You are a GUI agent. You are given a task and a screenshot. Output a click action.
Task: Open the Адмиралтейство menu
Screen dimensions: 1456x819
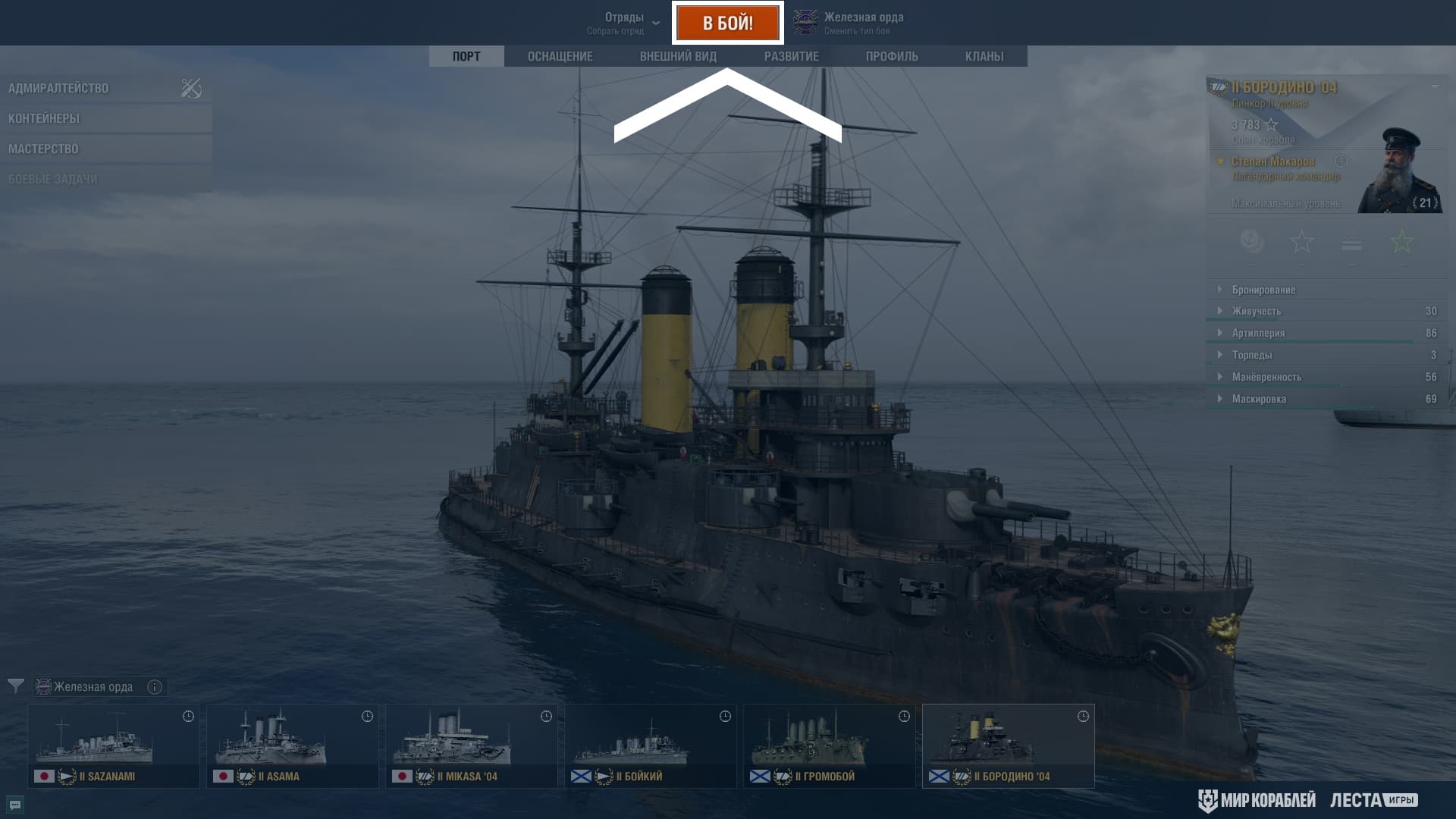(x=58, y=88)
